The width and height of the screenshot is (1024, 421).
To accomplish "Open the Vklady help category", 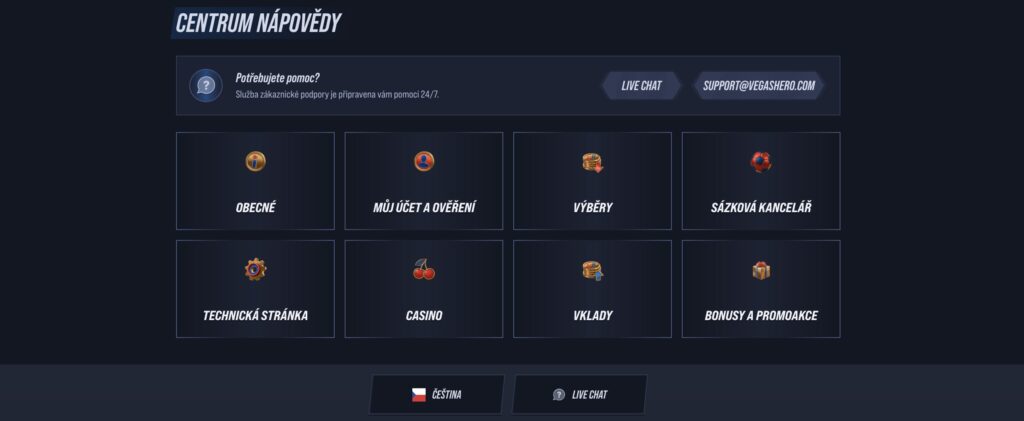I will 592,289.
